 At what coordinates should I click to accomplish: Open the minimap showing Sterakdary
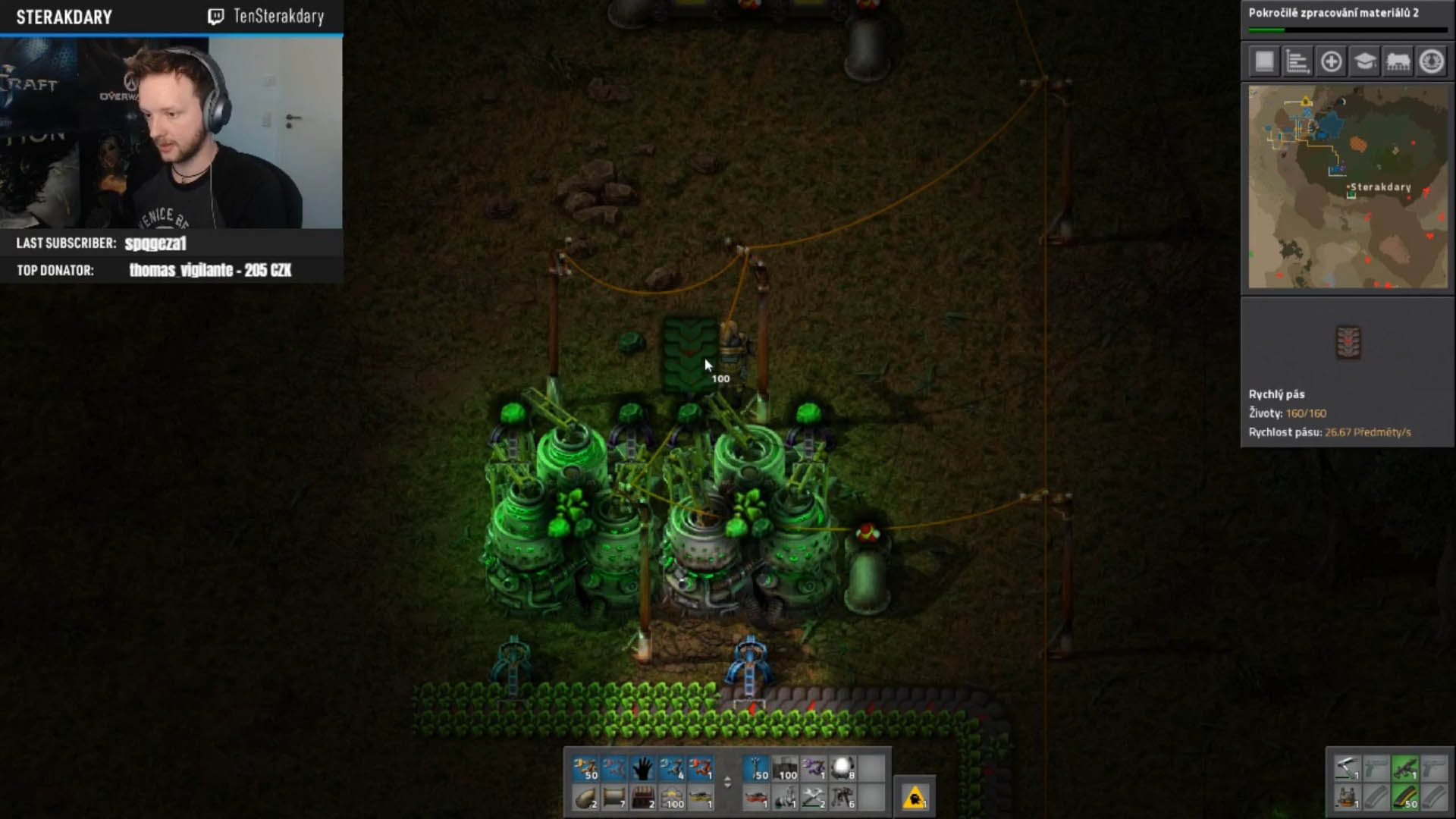[x=1348, y=187]
